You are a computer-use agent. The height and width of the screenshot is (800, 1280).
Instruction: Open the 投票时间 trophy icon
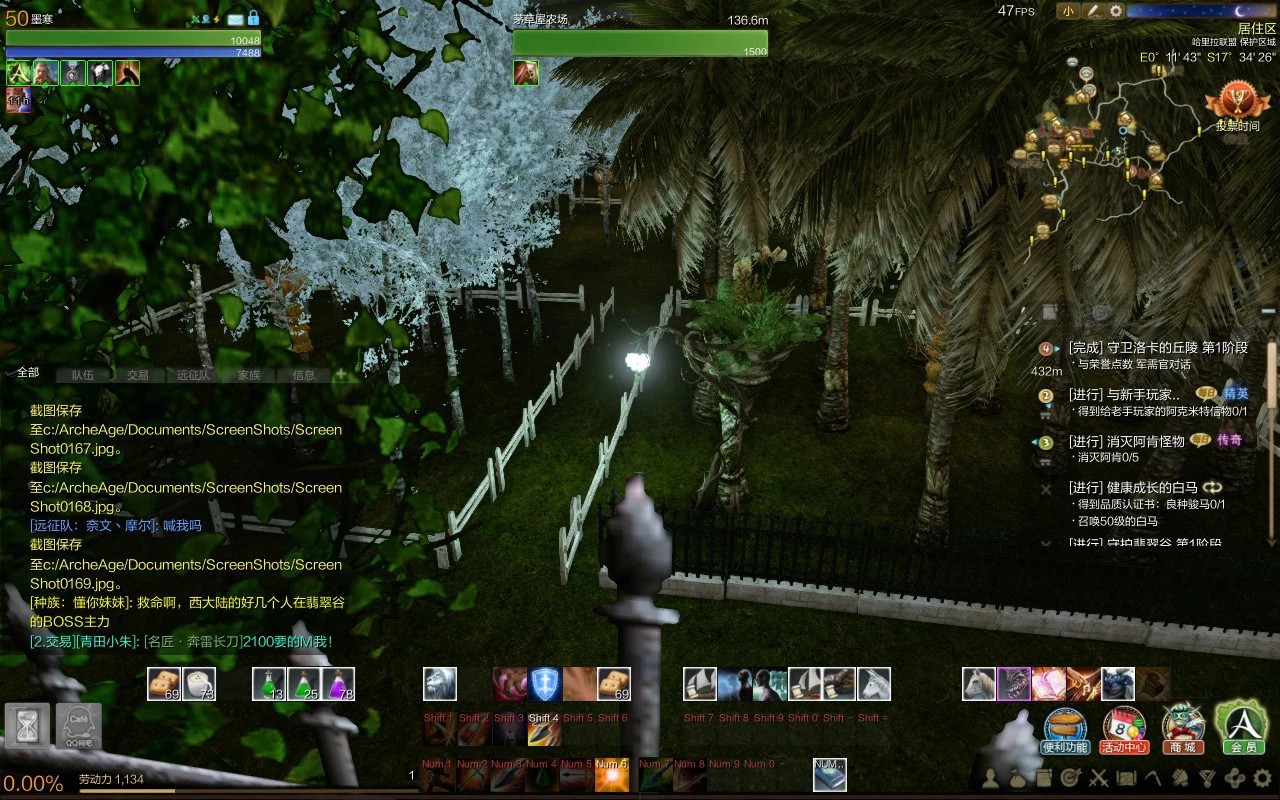1237,106
